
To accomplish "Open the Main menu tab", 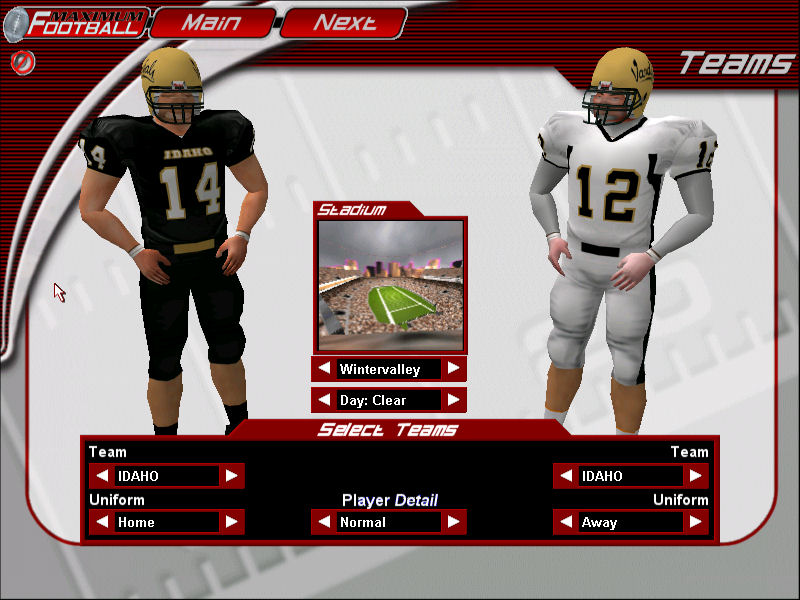I will [212, 22].
